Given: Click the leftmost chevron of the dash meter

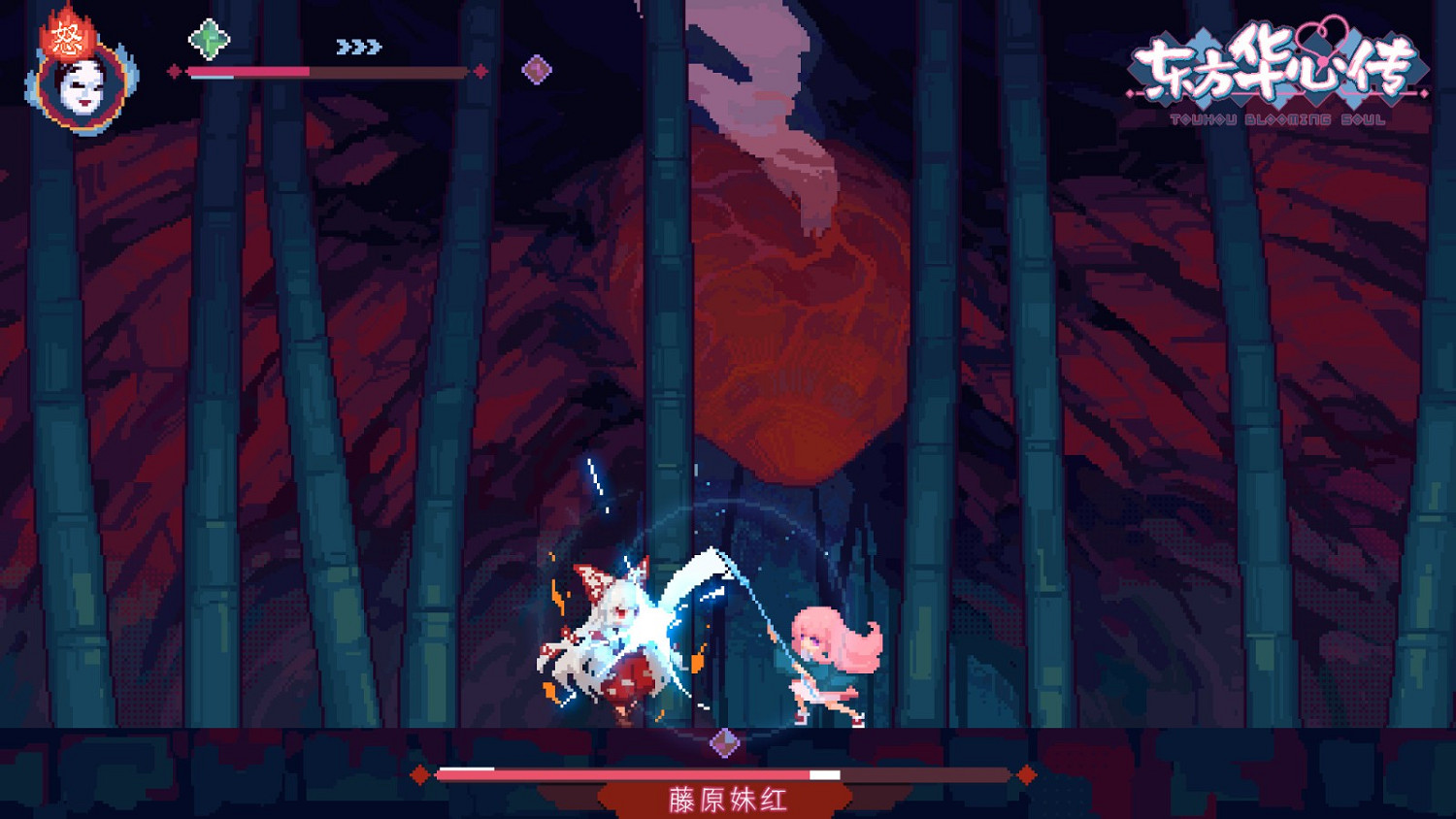Looking at the screenshot, I should click(x=341, y=46).
